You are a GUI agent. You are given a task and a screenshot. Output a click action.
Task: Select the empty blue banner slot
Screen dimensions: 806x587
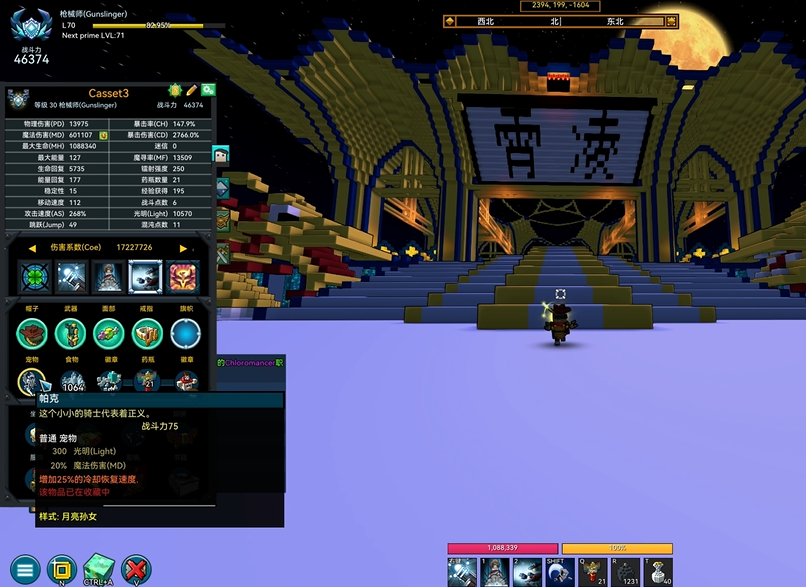click(185, 334)
